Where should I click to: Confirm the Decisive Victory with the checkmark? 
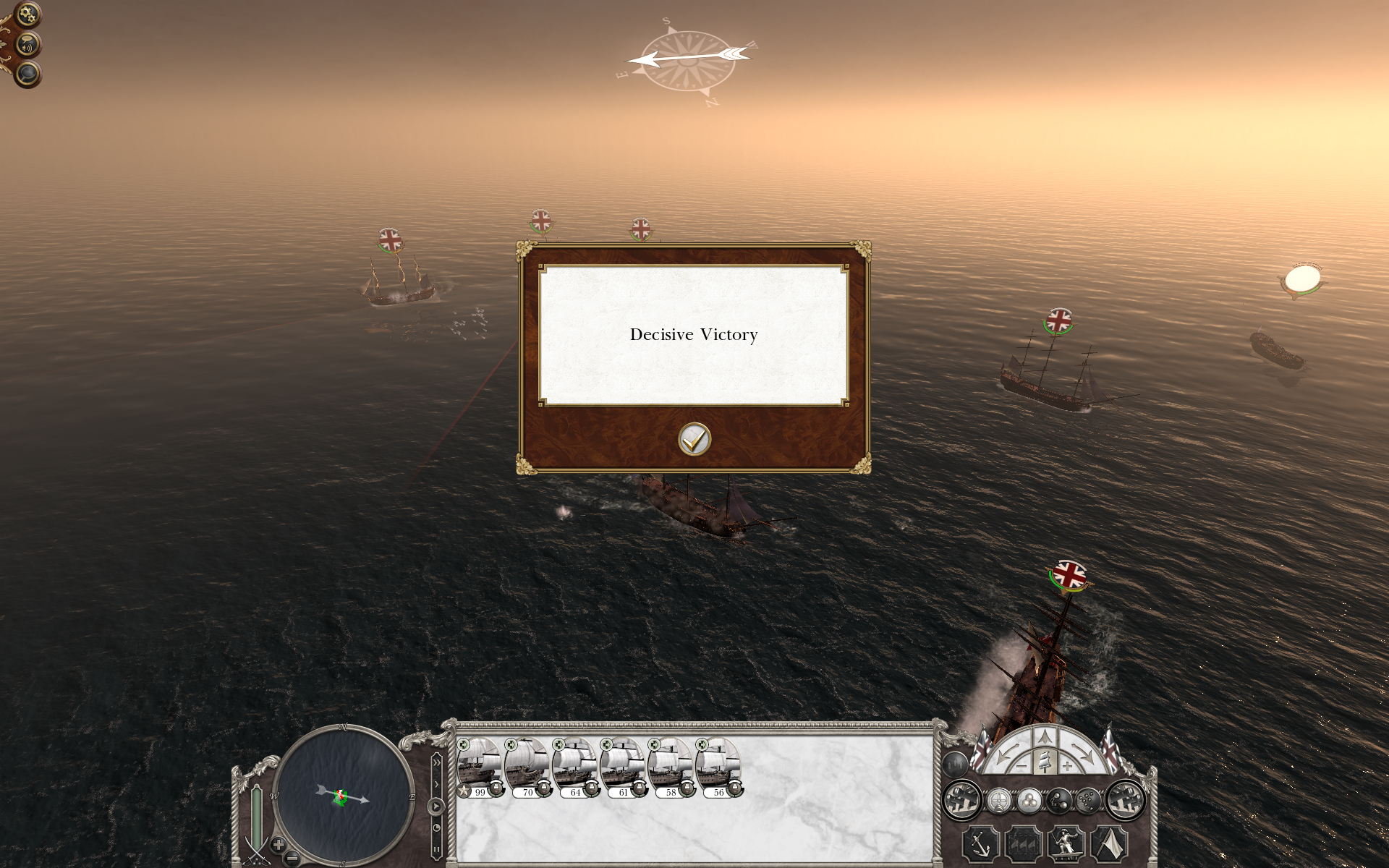[693, 440]
